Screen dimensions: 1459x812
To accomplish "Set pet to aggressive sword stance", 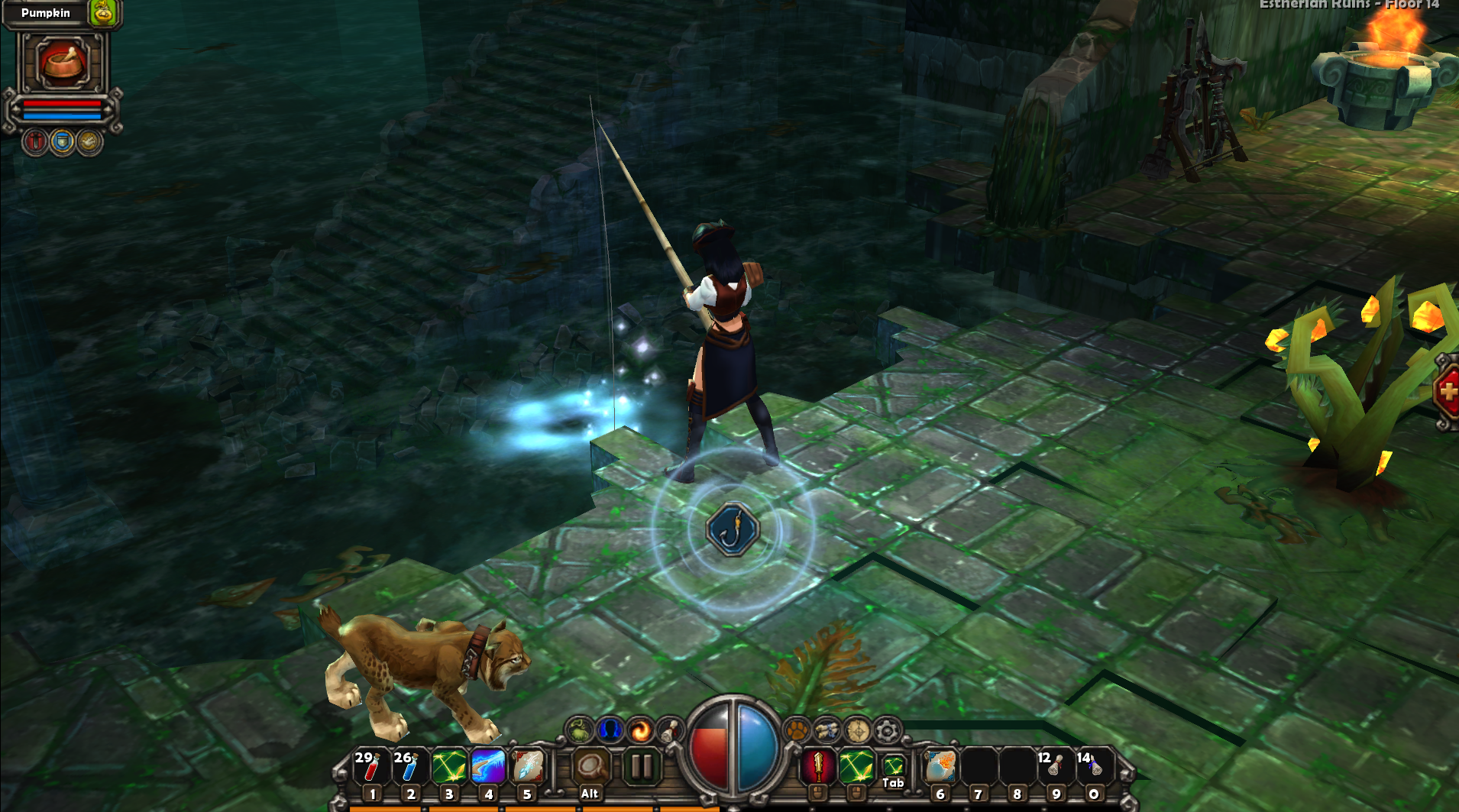I will (35, 142).
